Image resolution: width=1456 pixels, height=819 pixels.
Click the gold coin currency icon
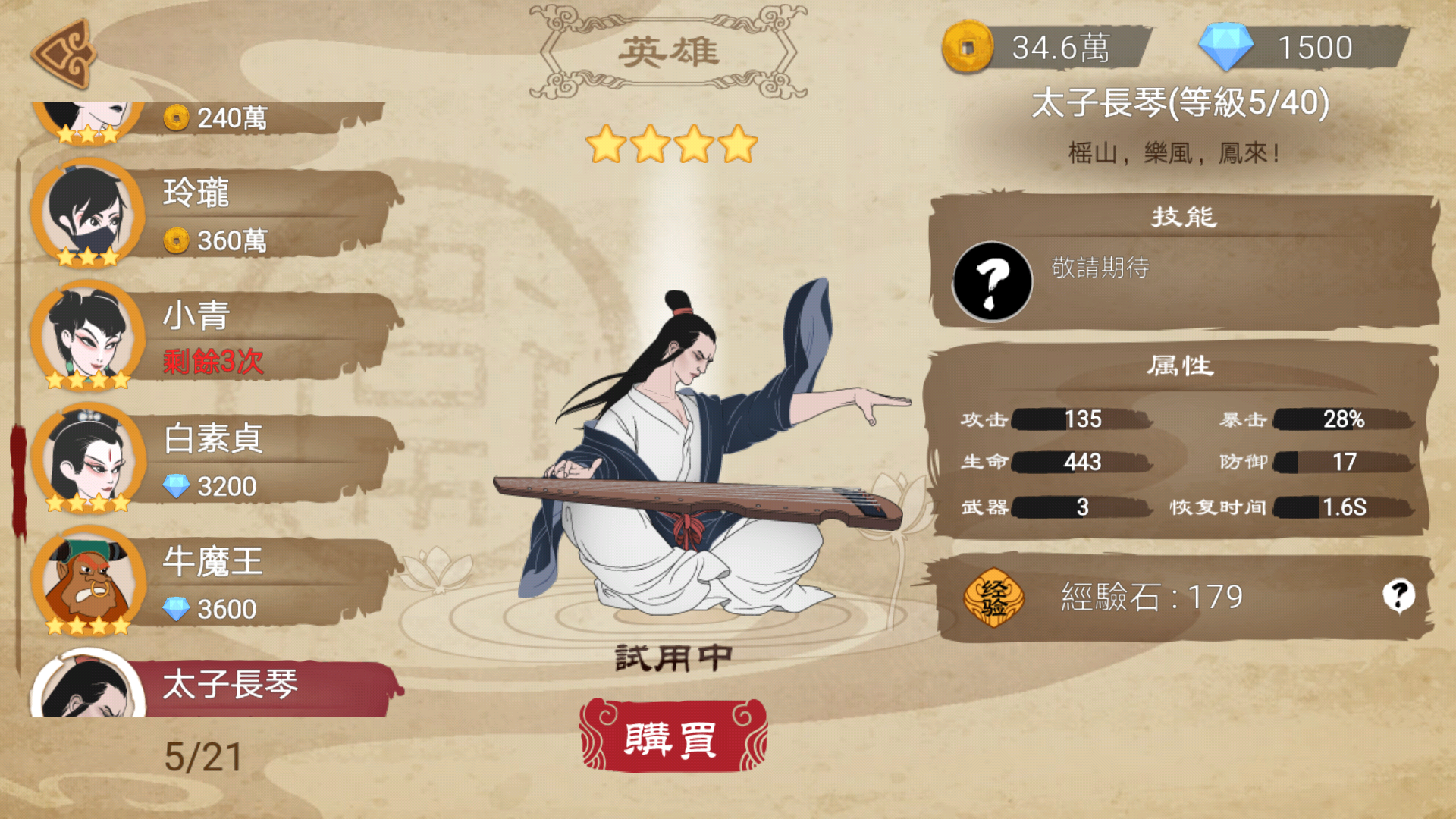pyautogui.click(x=968, y=47)
